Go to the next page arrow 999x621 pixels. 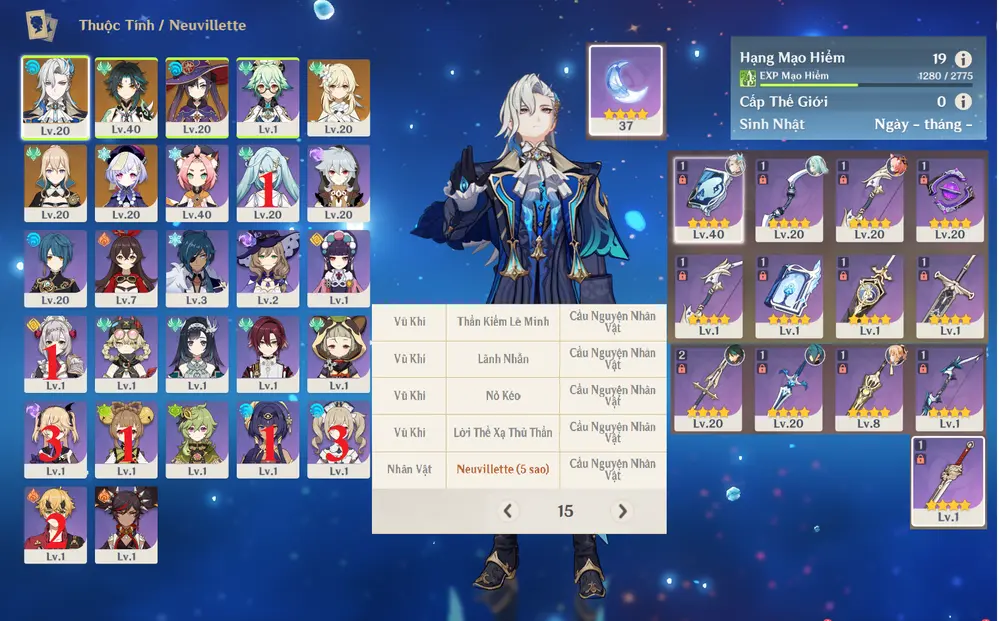click(x=622, y=511)
